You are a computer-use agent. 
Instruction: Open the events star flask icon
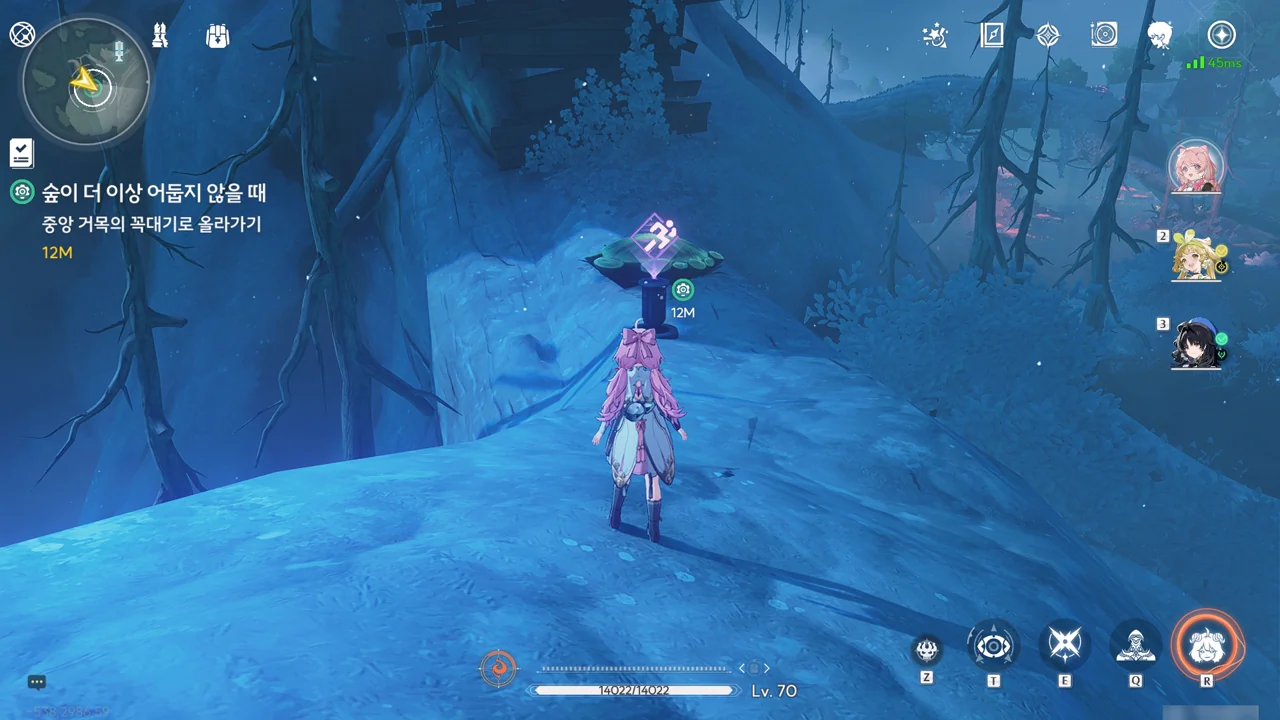[935, 36]
